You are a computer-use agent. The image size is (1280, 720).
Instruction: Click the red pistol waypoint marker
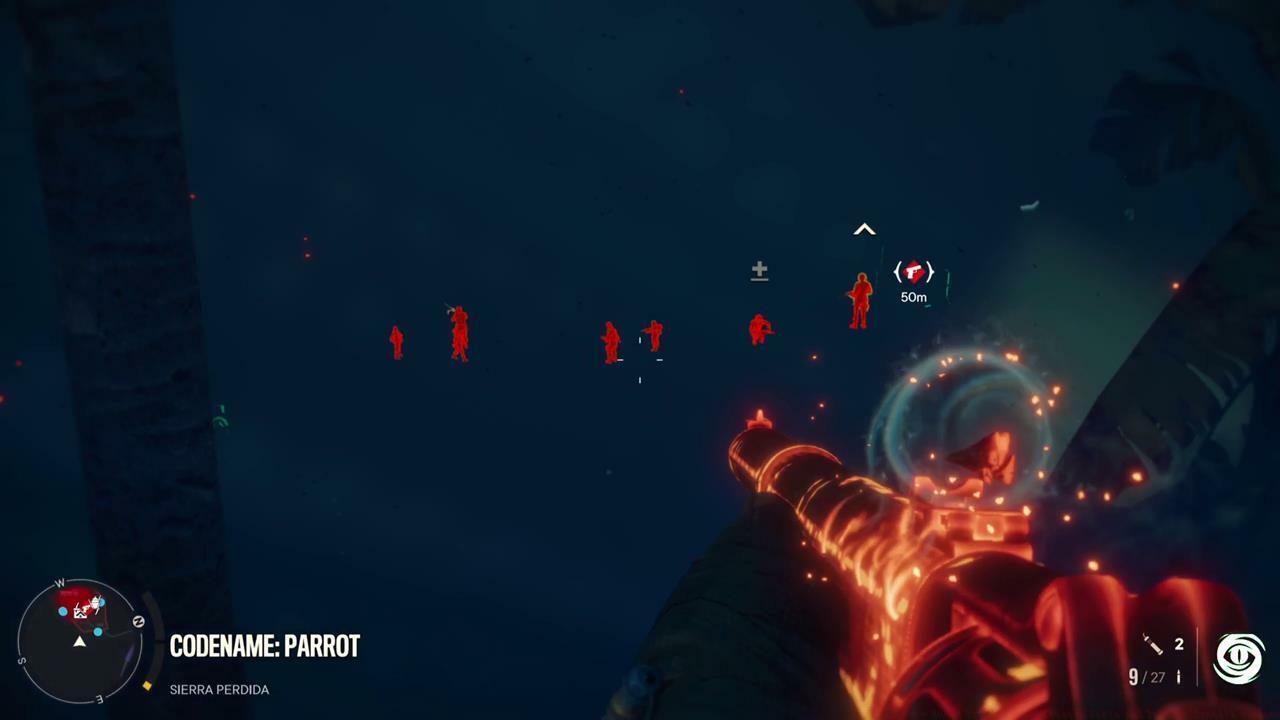[913, 271]
